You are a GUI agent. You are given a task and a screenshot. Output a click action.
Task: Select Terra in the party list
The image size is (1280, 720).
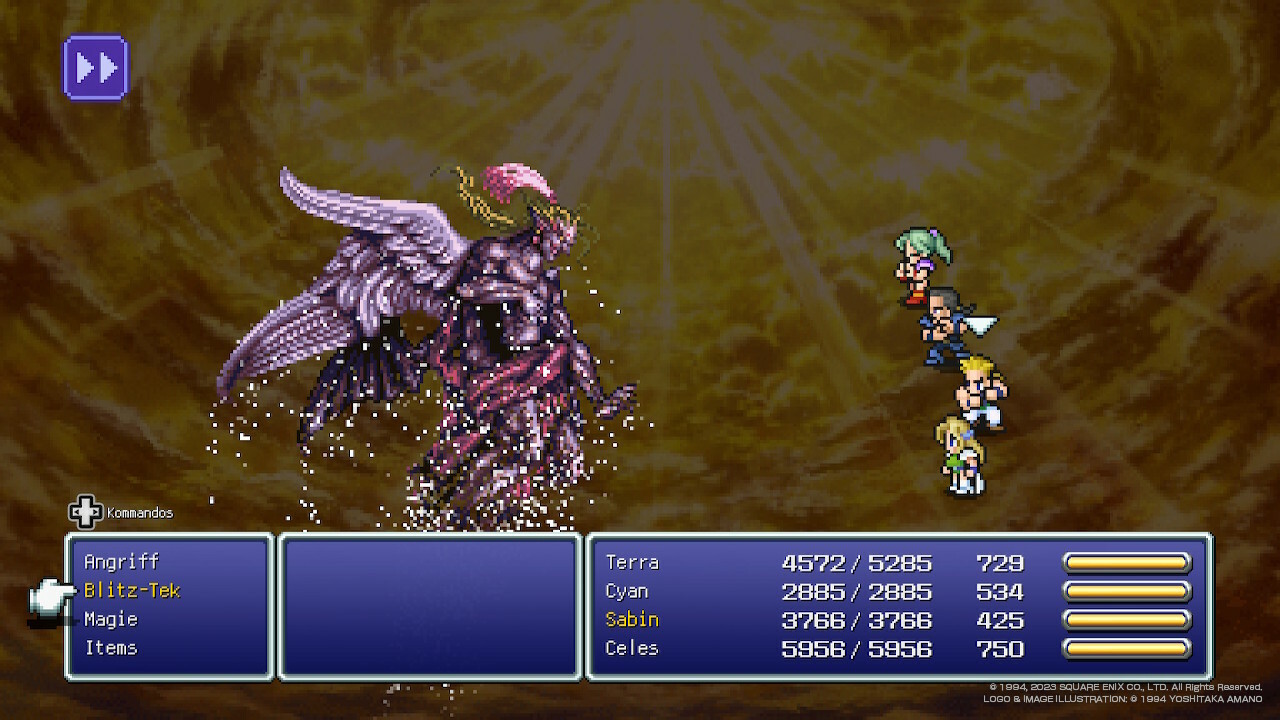(x=632, y=563)
